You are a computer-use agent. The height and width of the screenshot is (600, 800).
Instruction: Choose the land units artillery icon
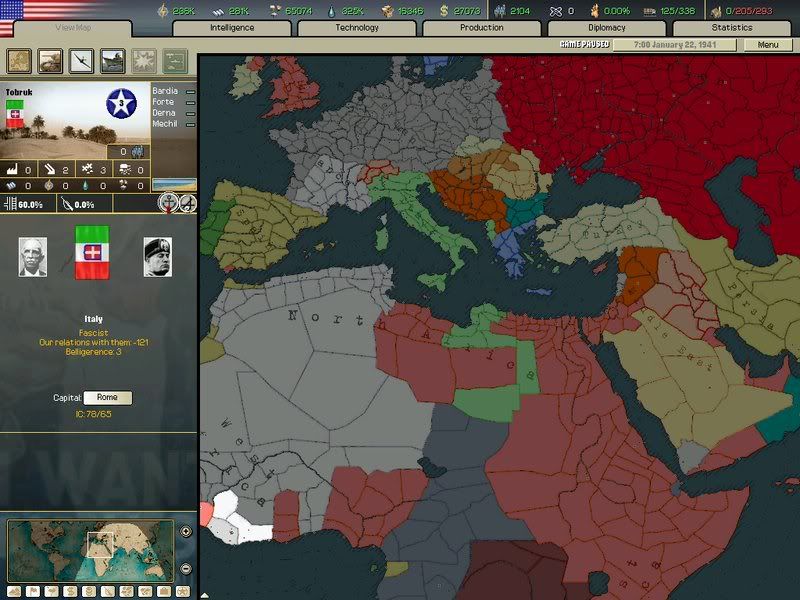click(x=50, y=61)
